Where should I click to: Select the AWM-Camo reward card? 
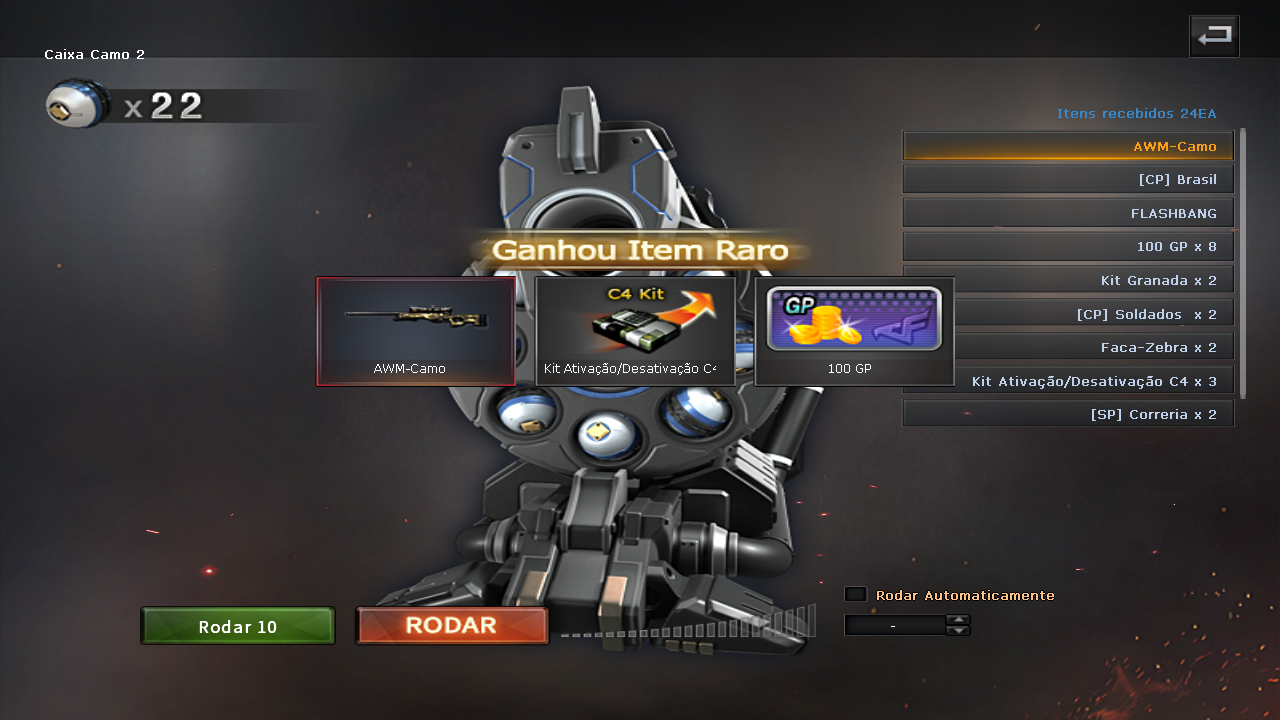point(416,331)
